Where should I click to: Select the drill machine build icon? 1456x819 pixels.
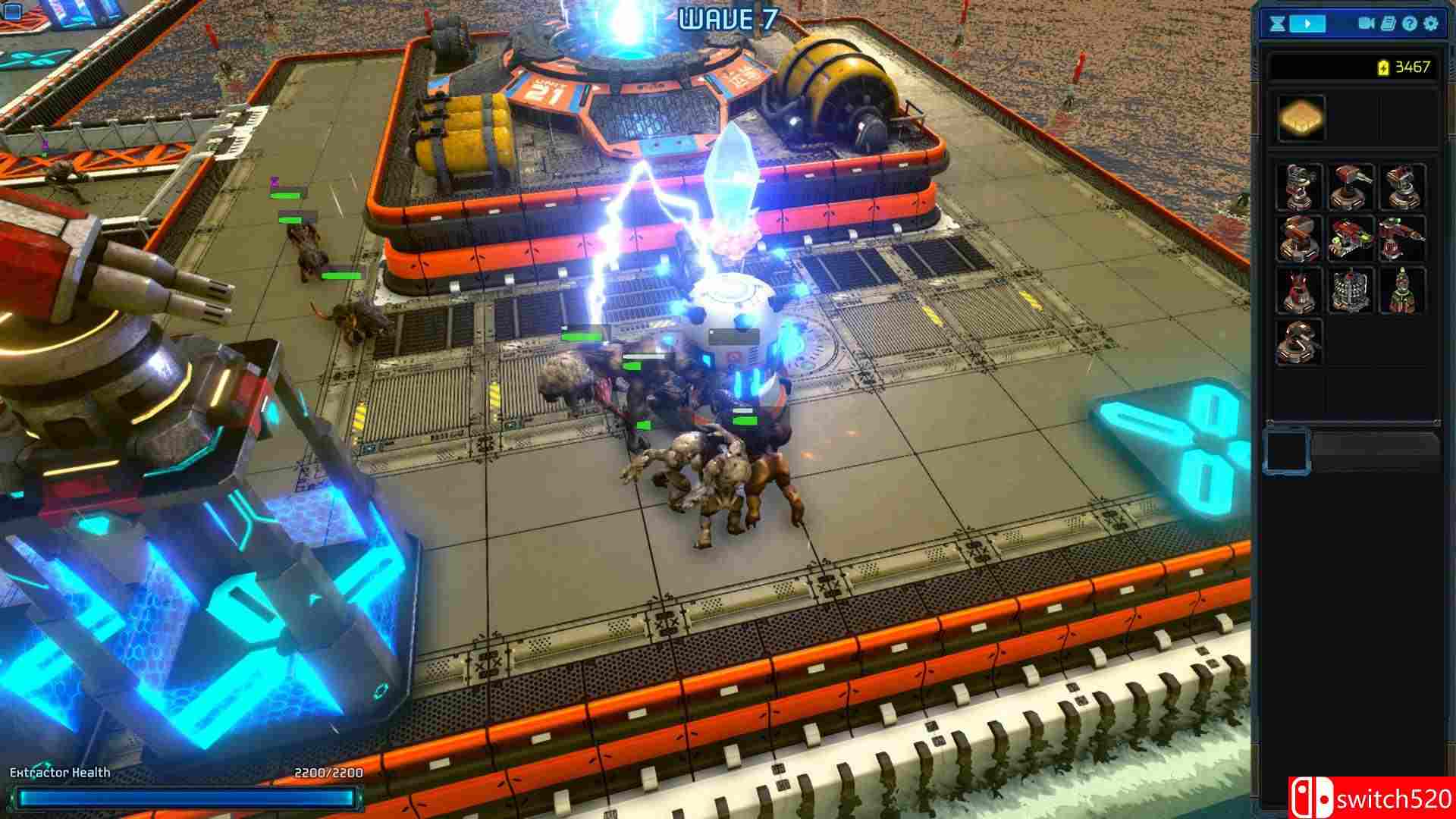click(1400, 239)
